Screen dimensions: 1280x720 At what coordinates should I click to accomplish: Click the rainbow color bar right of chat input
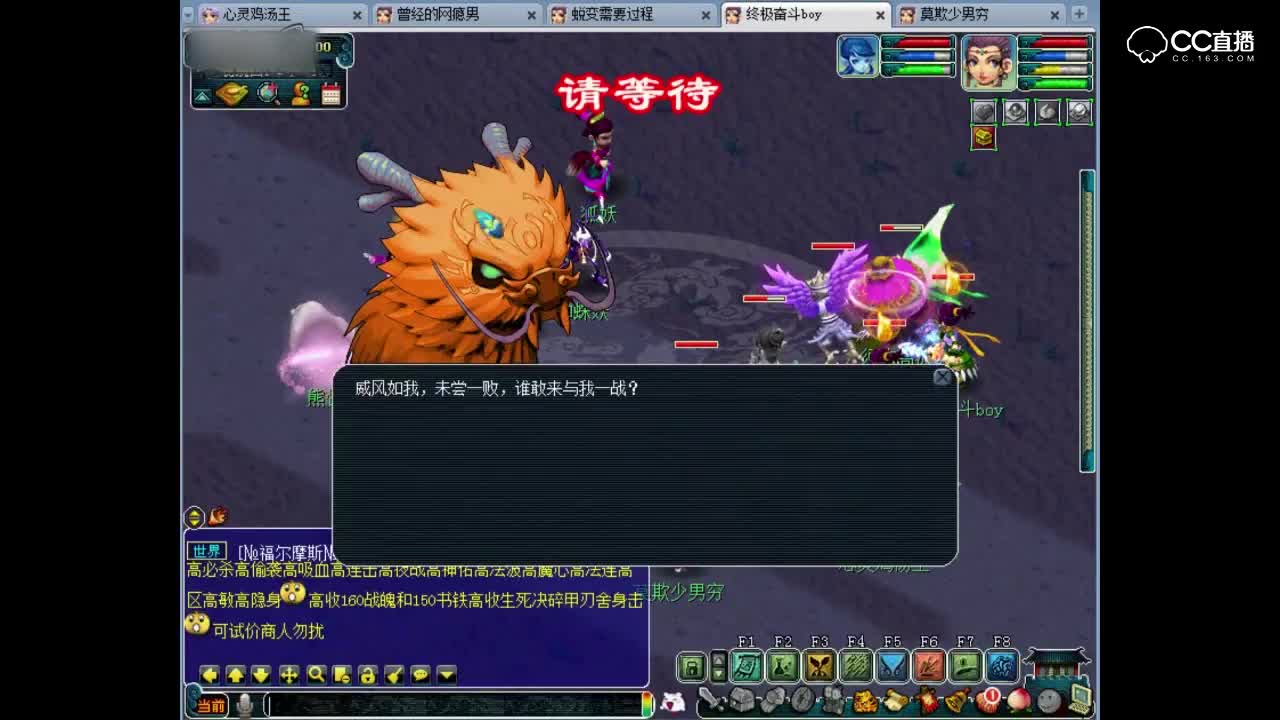[x=645, y=703]
